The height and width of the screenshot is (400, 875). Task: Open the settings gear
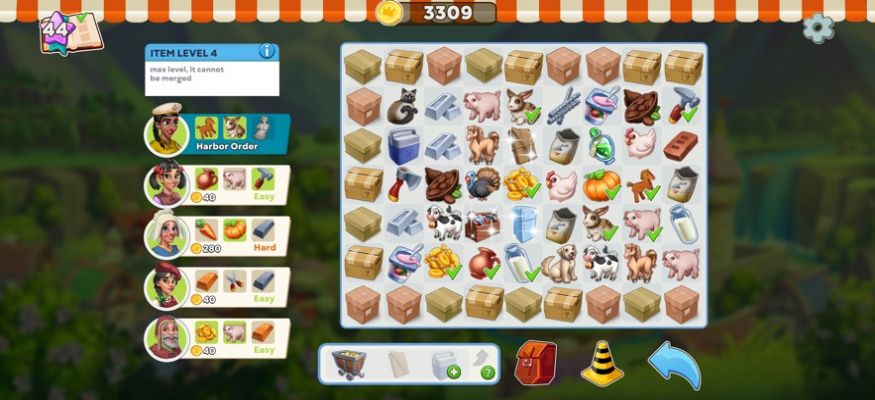(818, 27)
